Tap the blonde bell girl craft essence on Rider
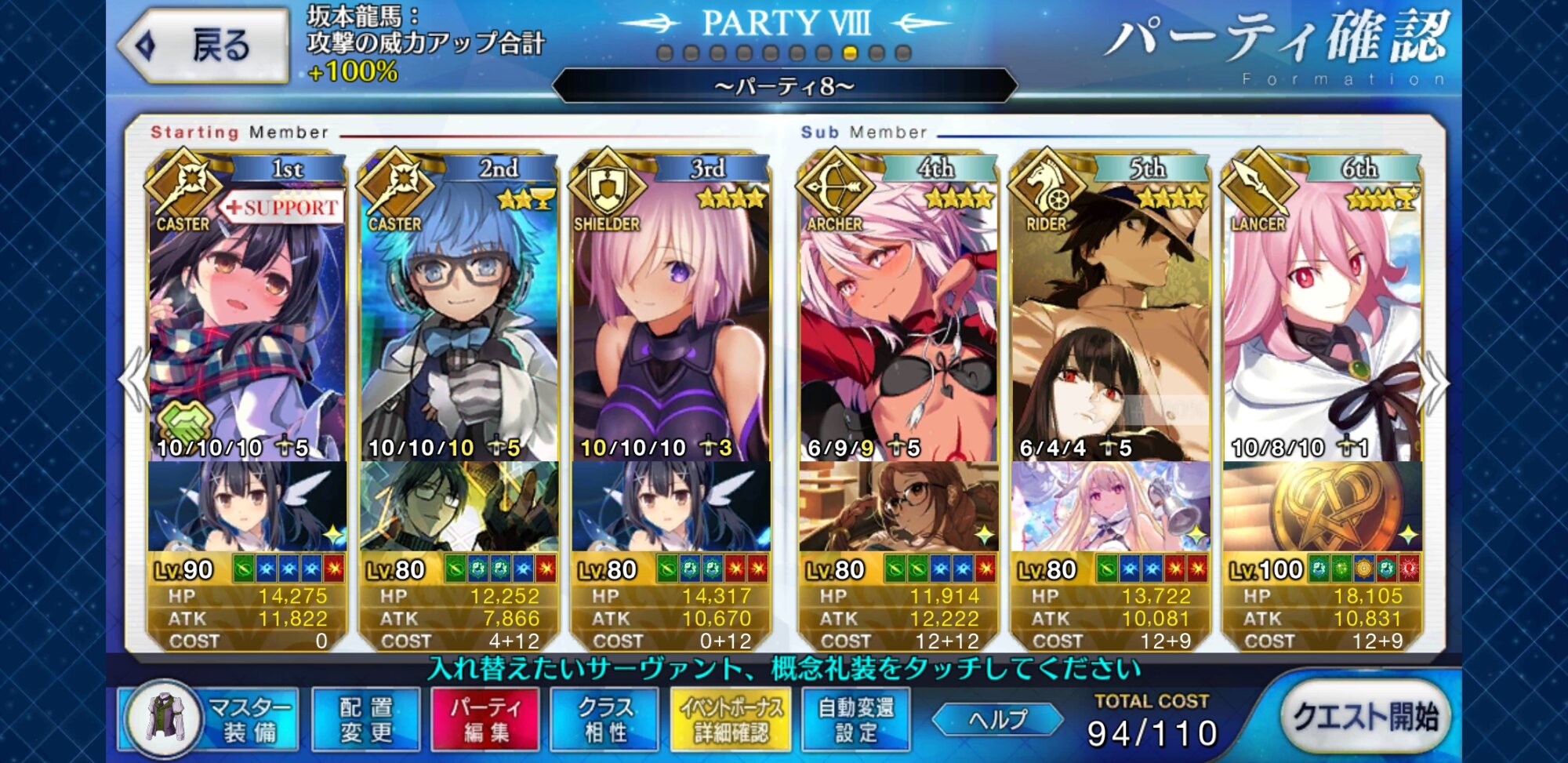The image size is (1568, 763). tap(1110, 507)
